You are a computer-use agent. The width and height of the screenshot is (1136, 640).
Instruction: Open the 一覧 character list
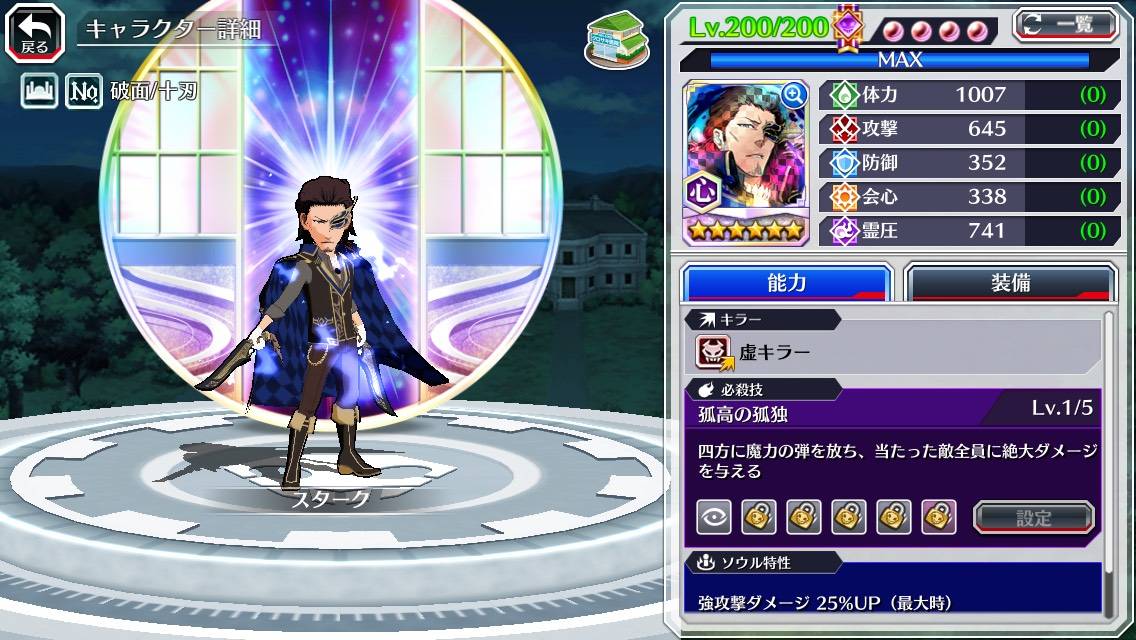coord(1065,25)
